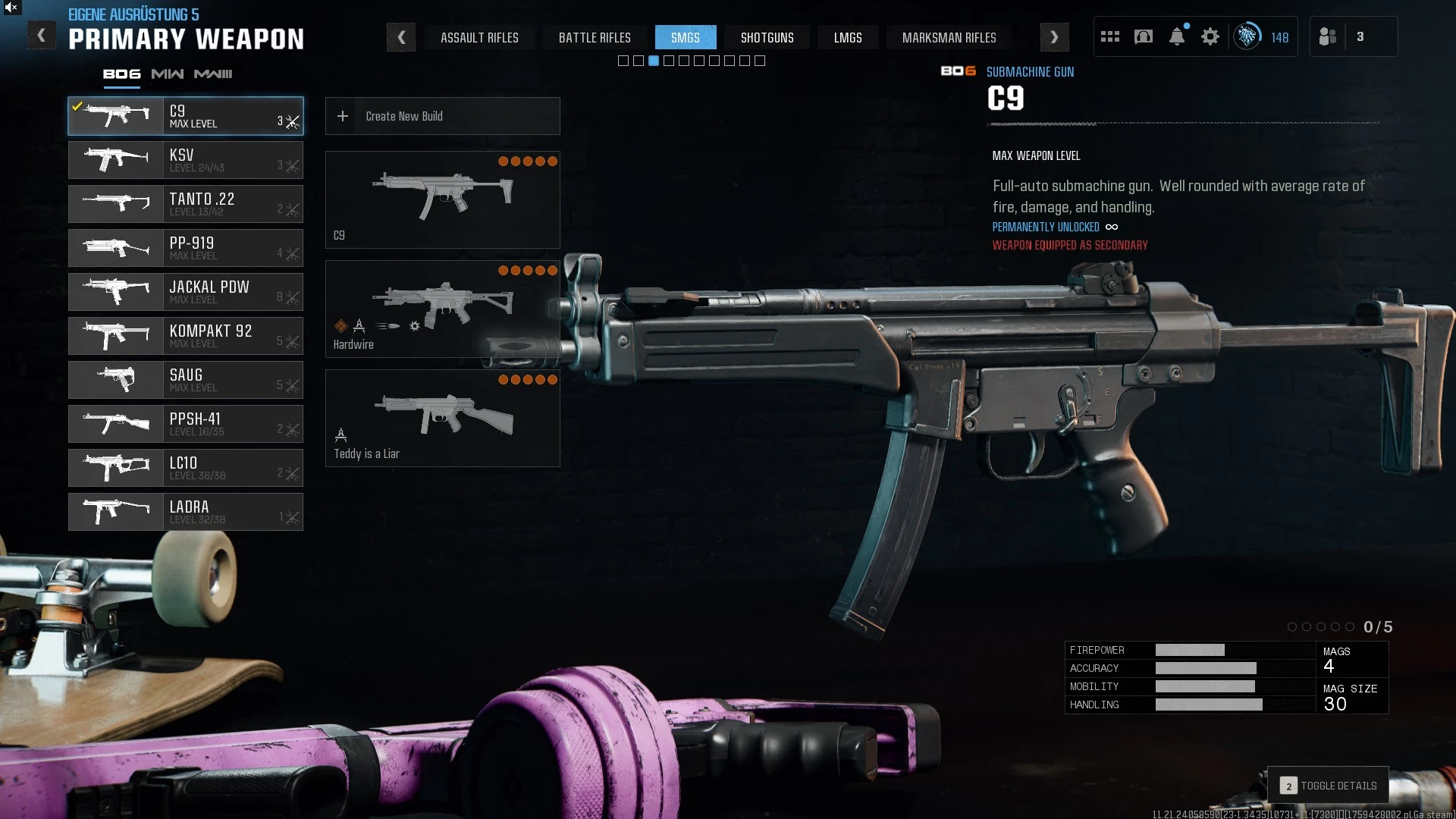Open the Hardwire build
Image resolution: width=1456 pixels, height=819 pixels.
[442, 309]
